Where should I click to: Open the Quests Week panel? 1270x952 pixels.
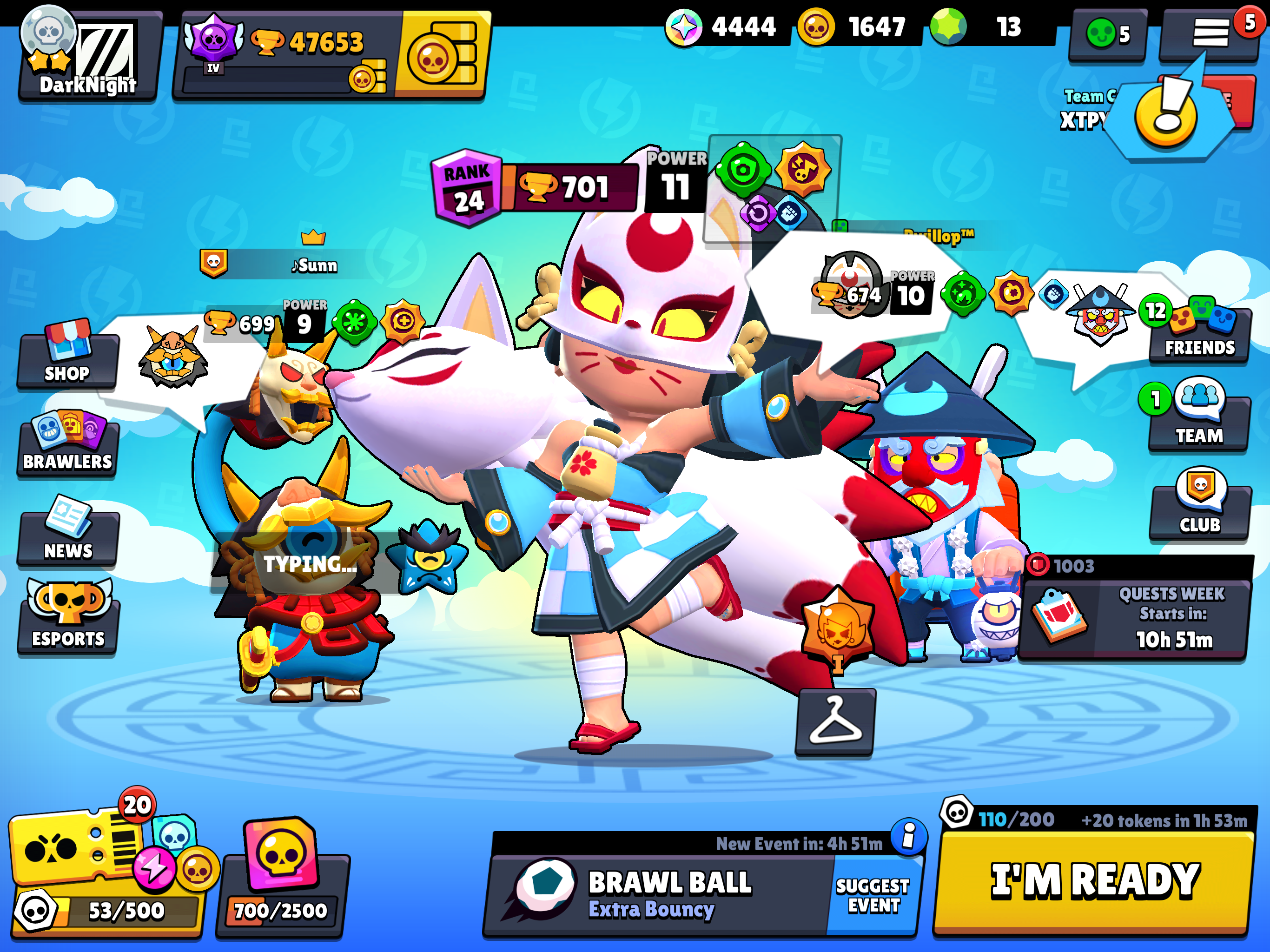(1134, 617)
